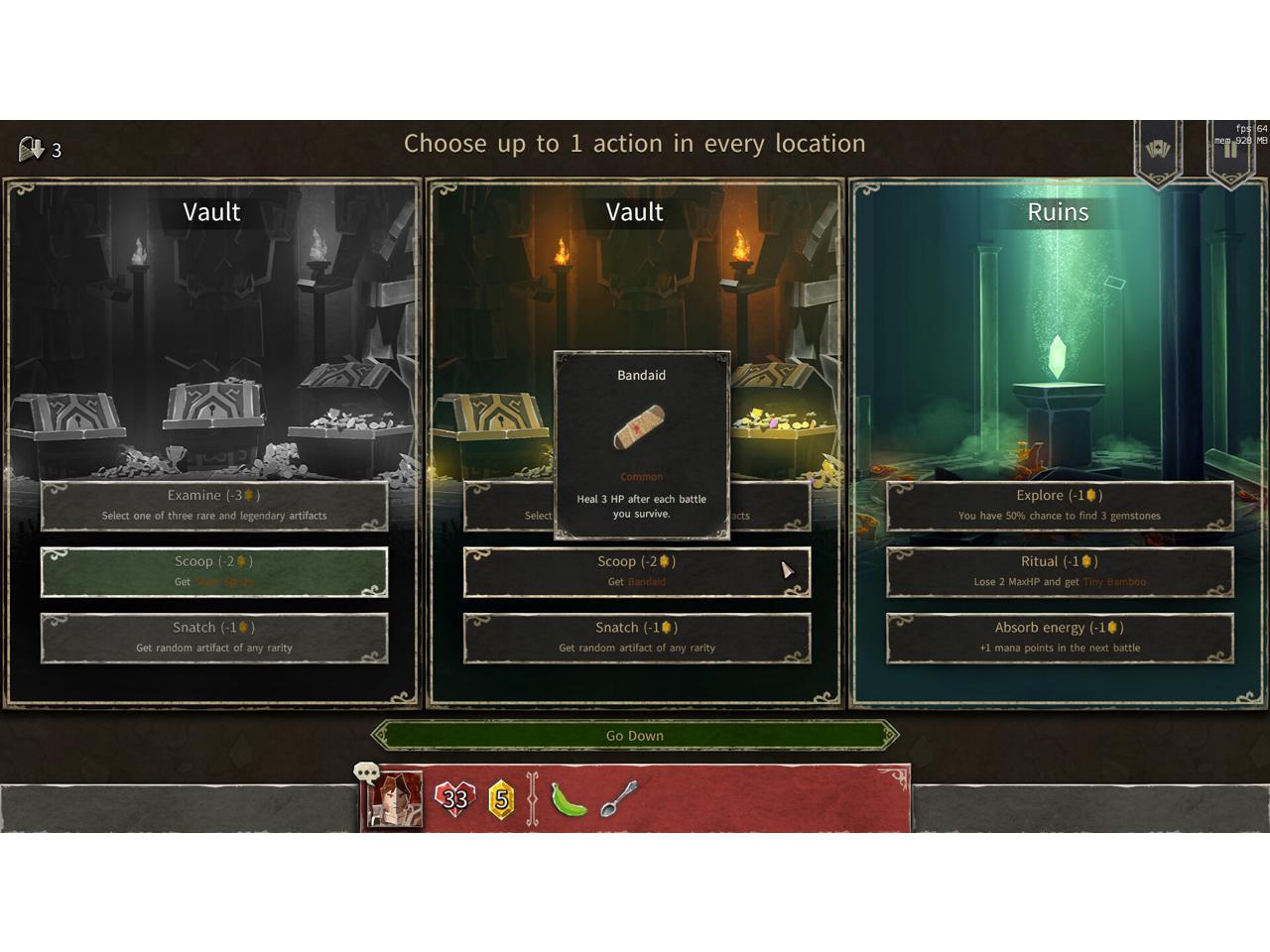This screenshot has height=952, width=1270.
Task: Choose Explore in the Ruins
Action: click(x=1060, y=505)
